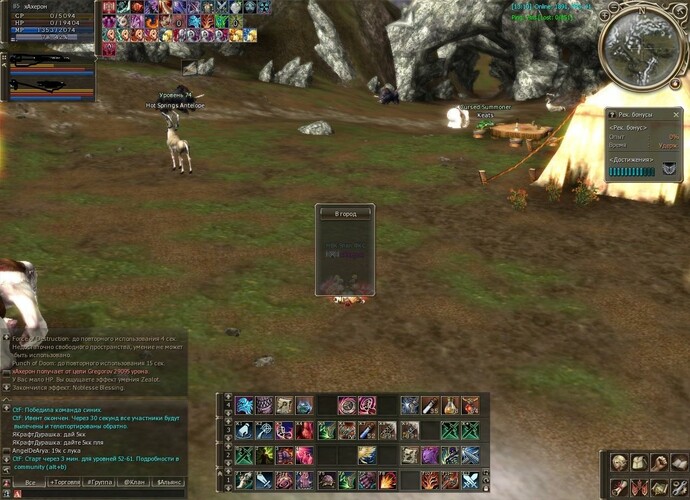Screen dimensions: 690x500
Task: Open the "Достижения" achievements mask icon
Action: (x=668, y=170)
